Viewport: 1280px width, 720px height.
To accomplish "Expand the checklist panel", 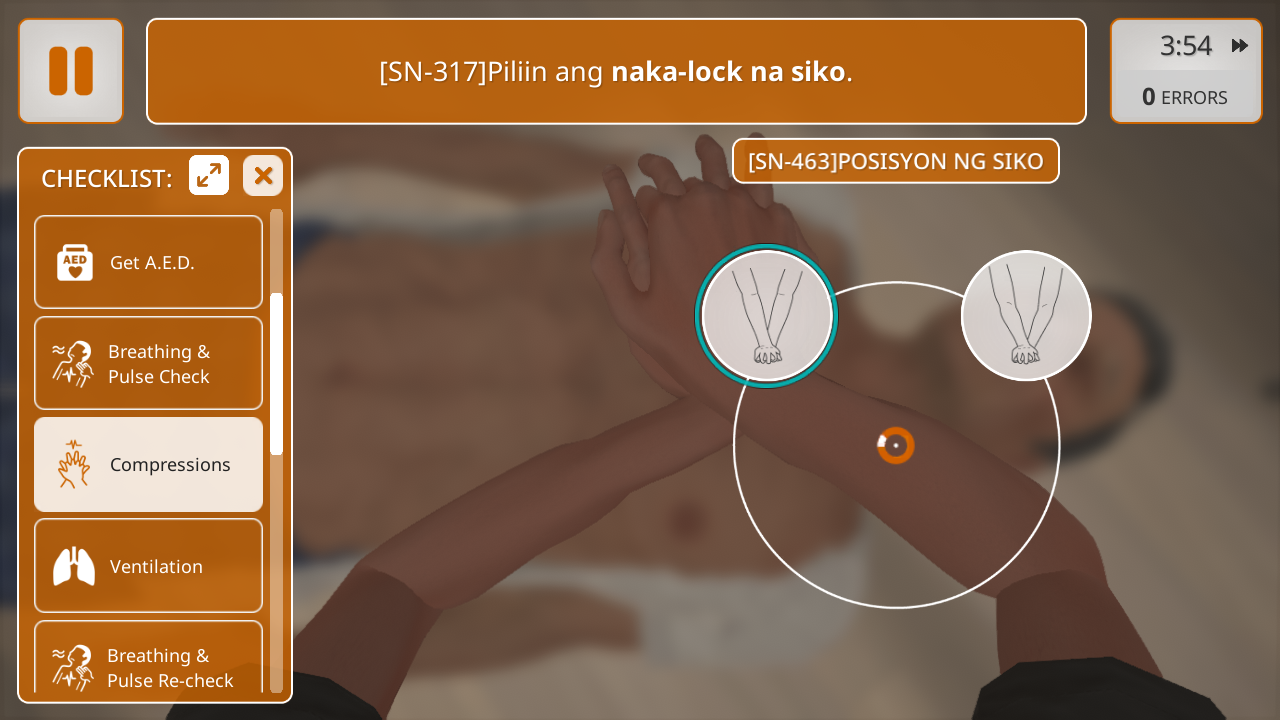I will click(x=209, y=176).
